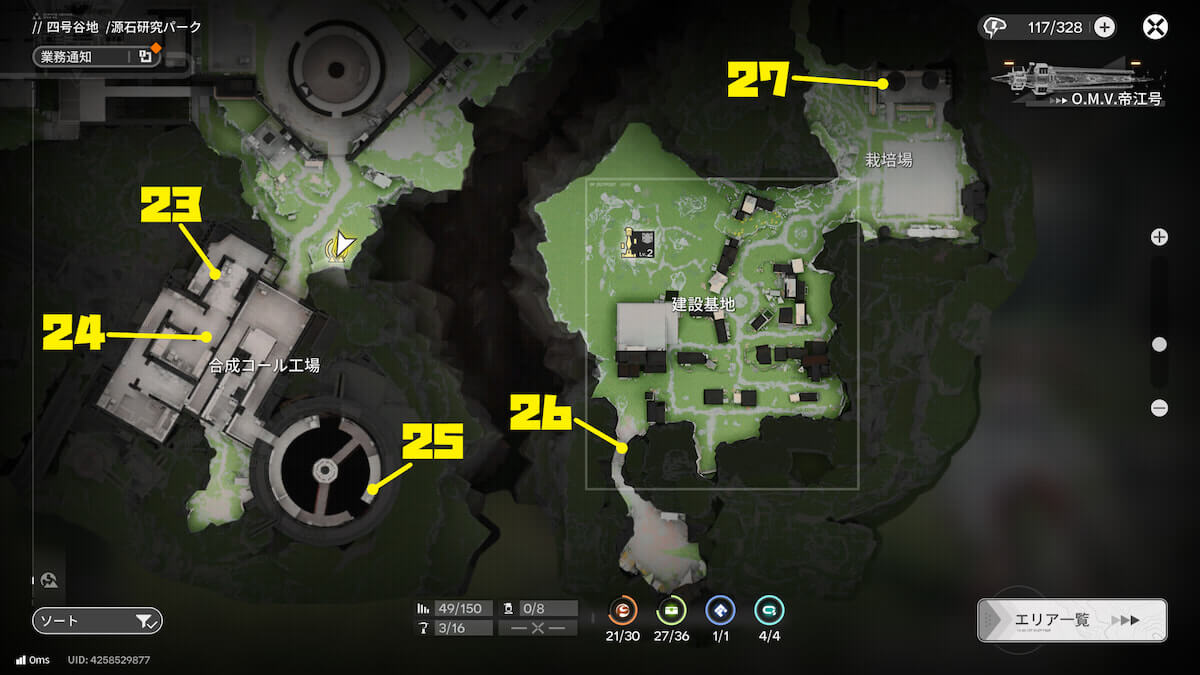Select the green chest tracker icon 27/36
The height and width of the screenshot is (675, 1200).
[671, 610]
